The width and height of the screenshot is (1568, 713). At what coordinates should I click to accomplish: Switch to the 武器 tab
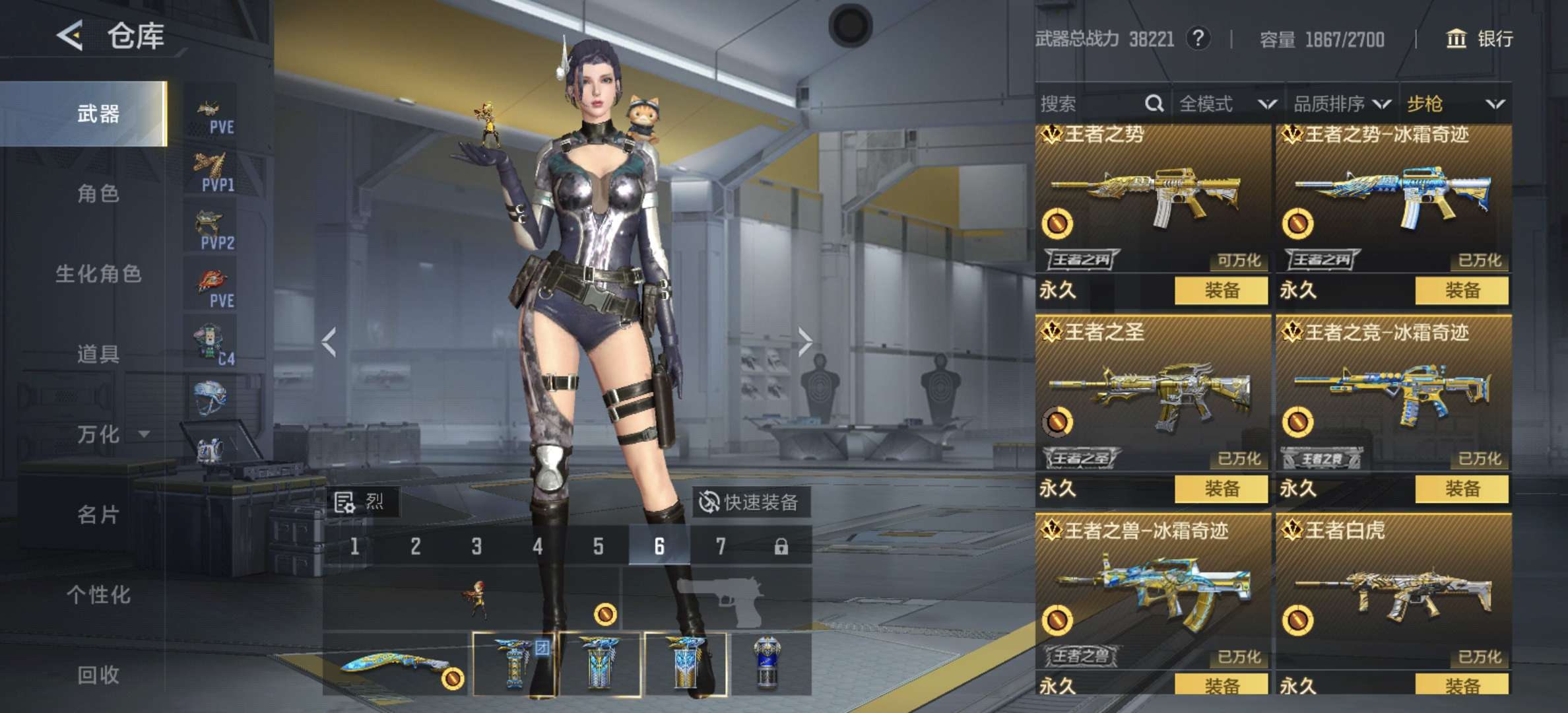(x=98, y=114)
